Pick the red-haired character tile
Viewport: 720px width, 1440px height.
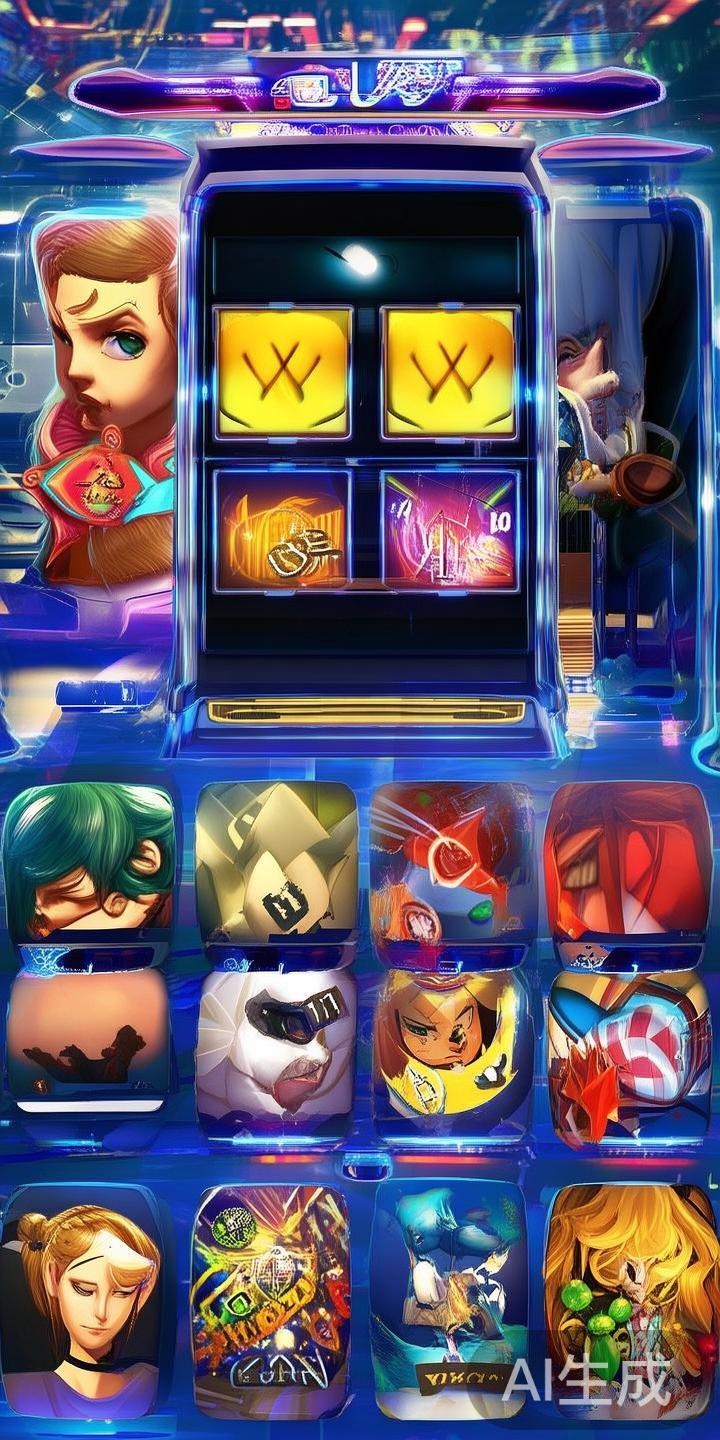[x=627, y=862]
